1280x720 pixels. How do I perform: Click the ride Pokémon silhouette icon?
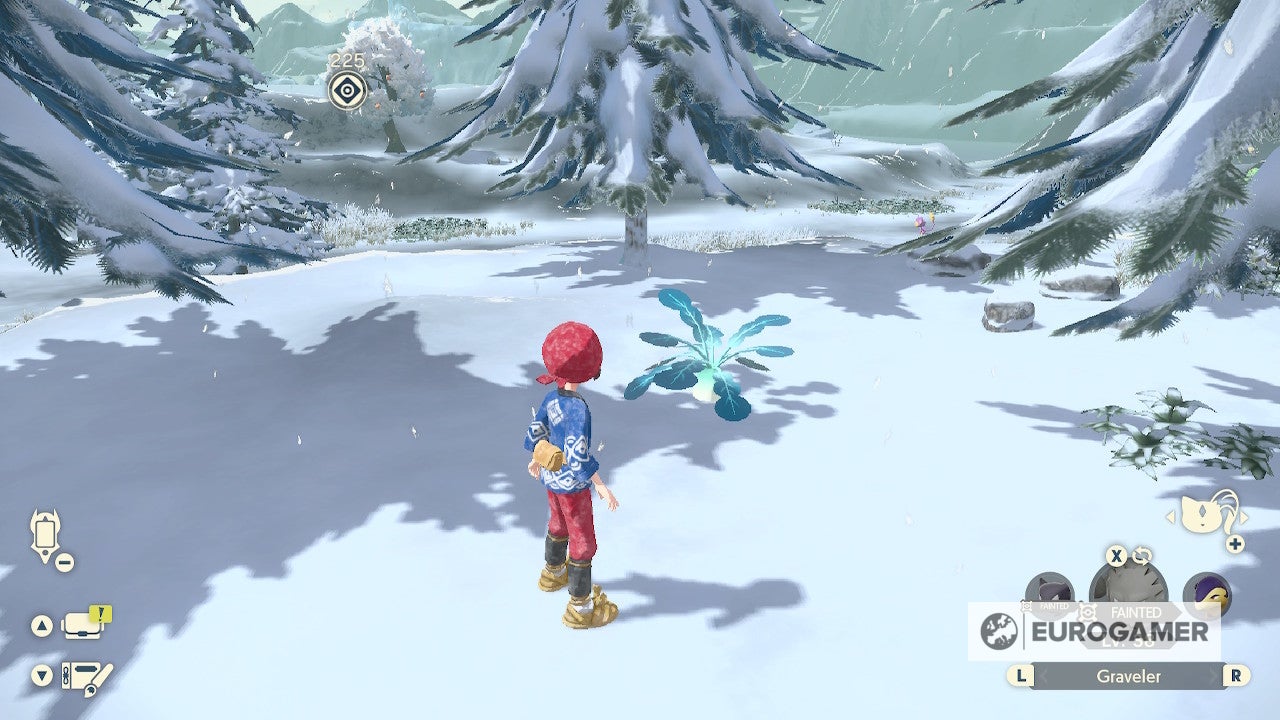(x=1207, y=513)
